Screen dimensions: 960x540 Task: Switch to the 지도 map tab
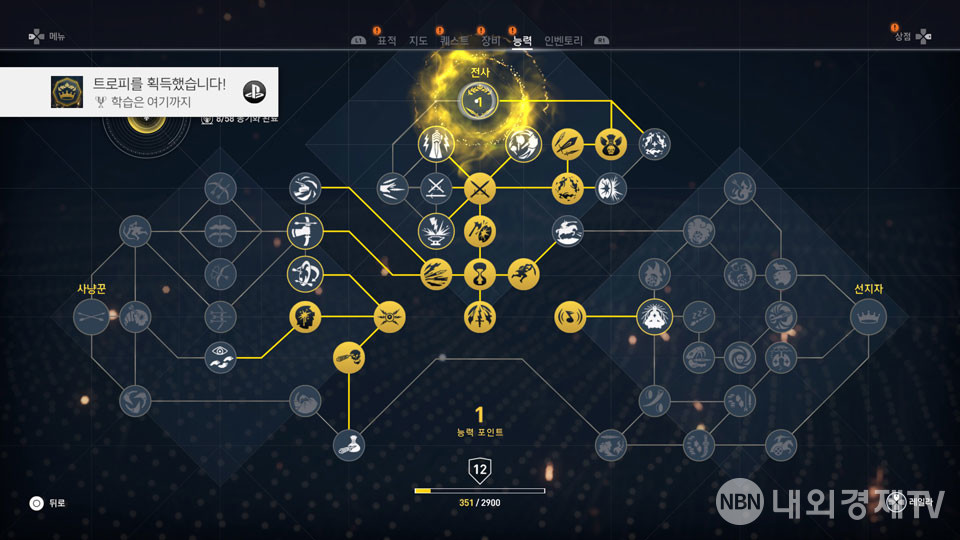419,41
